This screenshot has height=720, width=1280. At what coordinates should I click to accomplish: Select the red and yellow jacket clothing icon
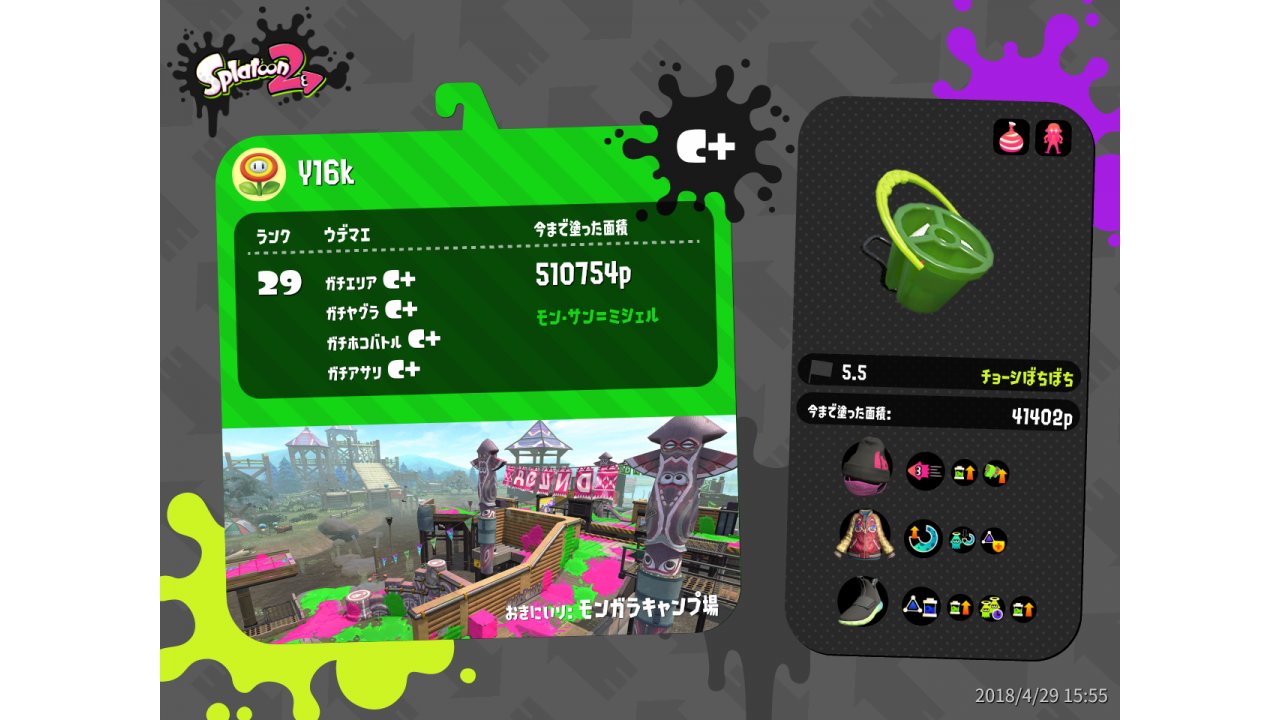[x=863, y=535]
